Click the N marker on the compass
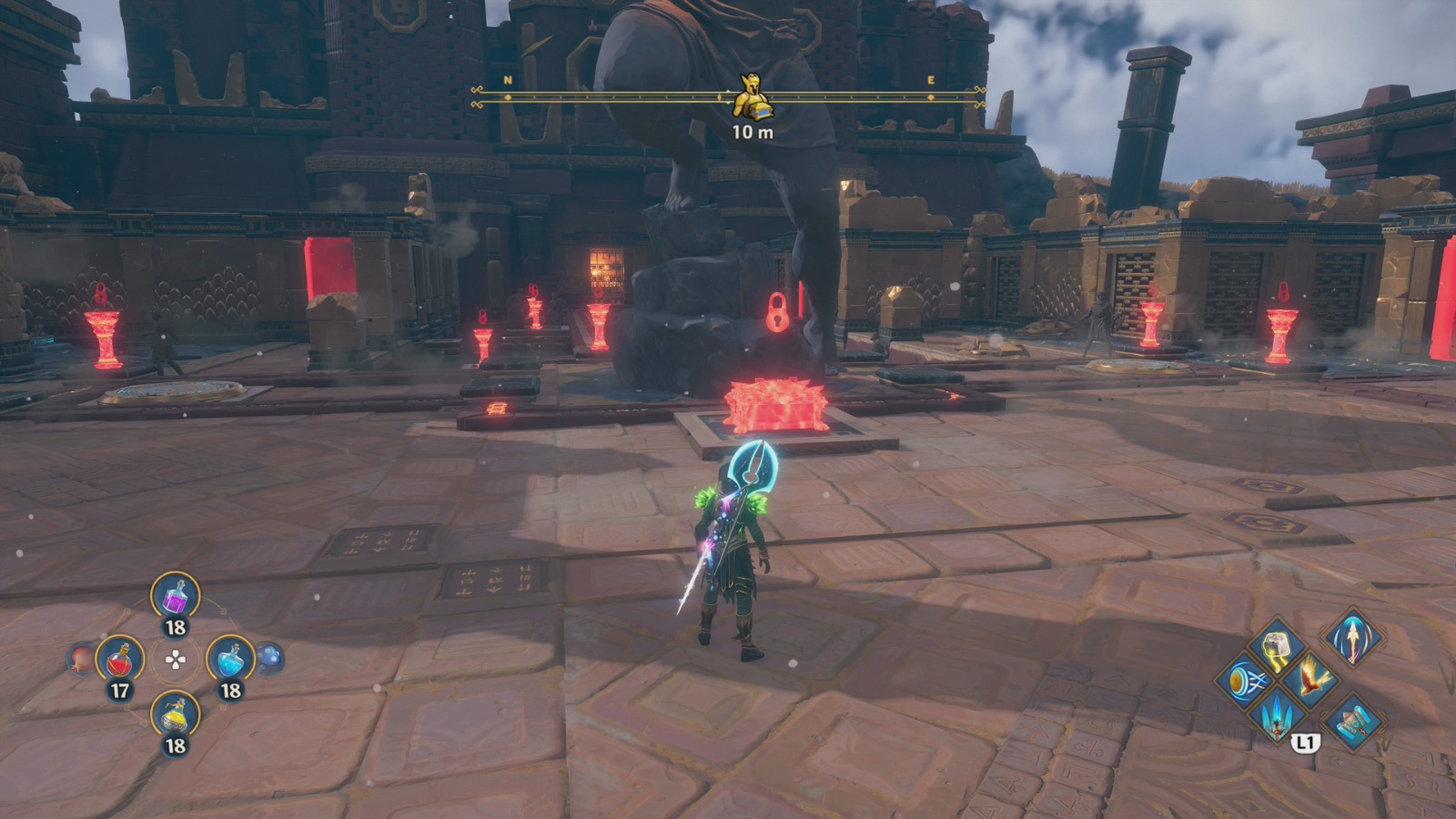Screen dimensions: 1456x819 pyautogui.click(x=507, y=82)
